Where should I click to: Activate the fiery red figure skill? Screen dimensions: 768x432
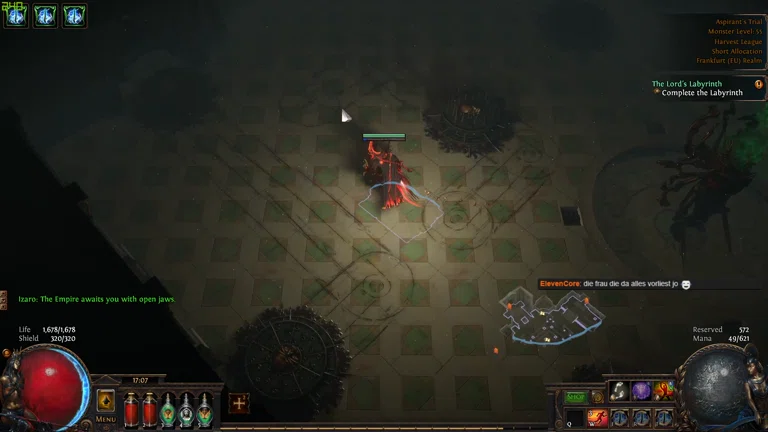(x=663, y=391)
